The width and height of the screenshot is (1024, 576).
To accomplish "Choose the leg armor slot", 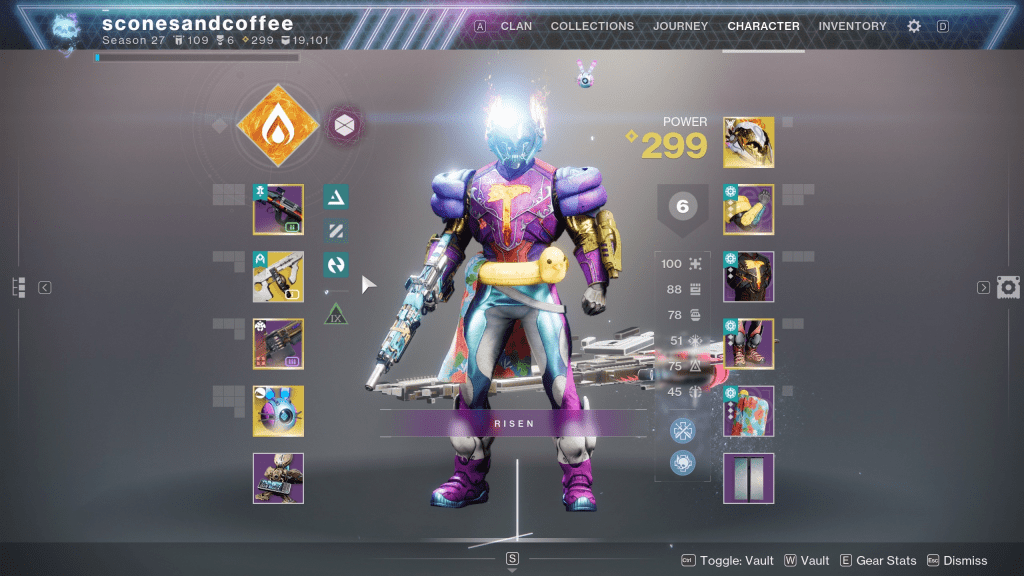I will (748, 344).
